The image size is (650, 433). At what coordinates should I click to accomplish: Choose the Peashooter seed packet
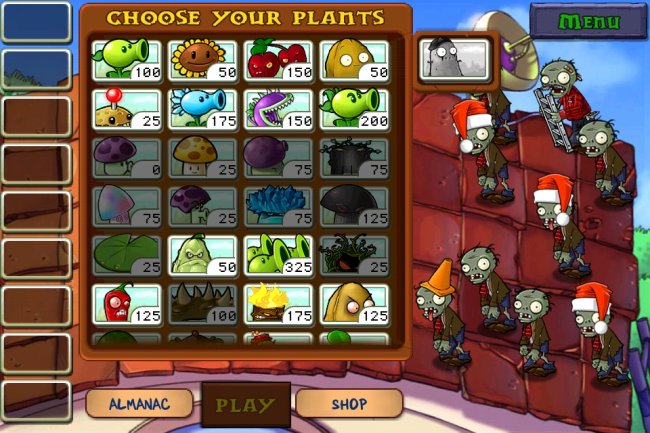(x=127, y=60)
